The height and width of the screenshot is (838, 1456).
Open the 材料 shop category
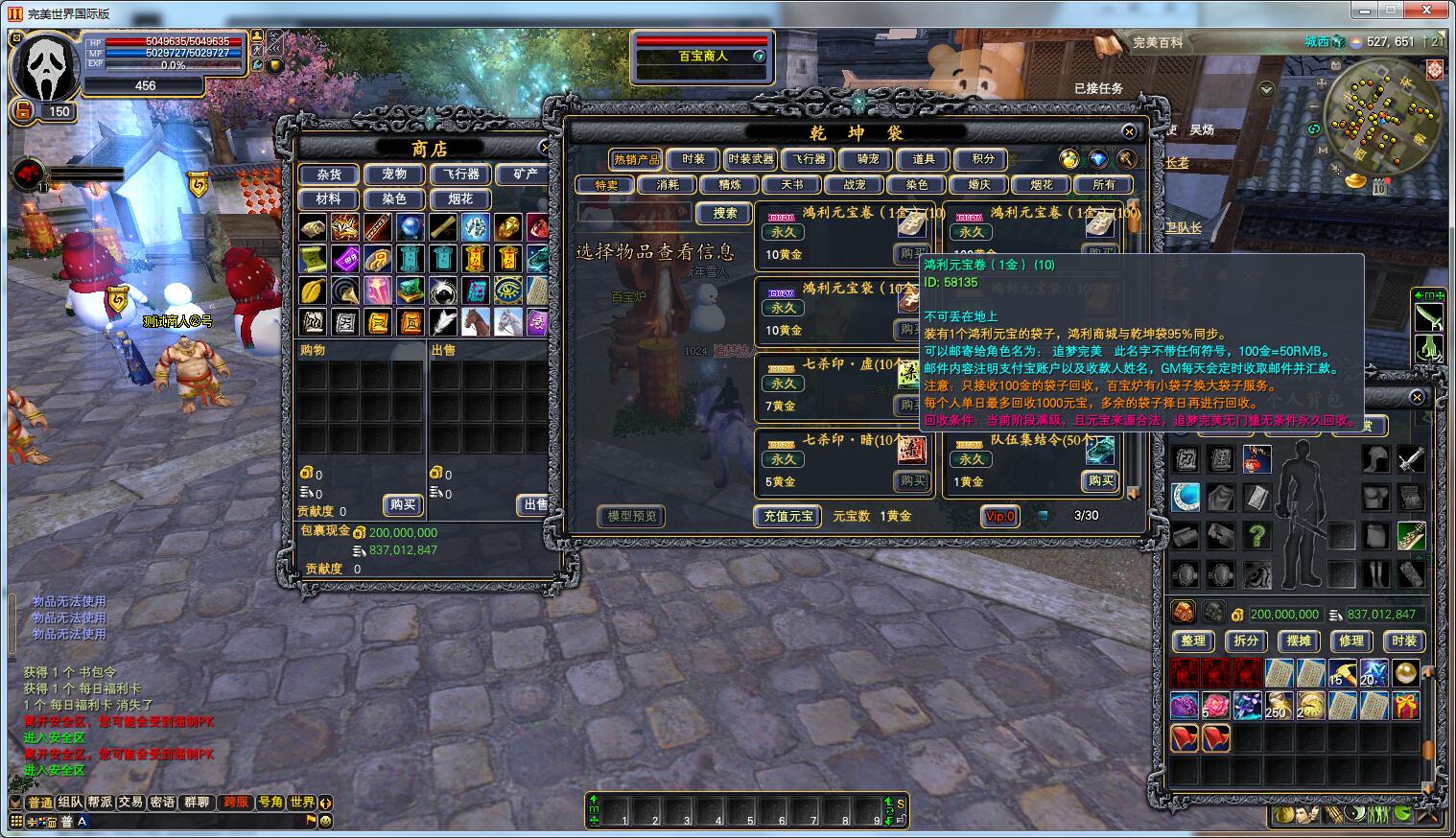pos(328,199)
